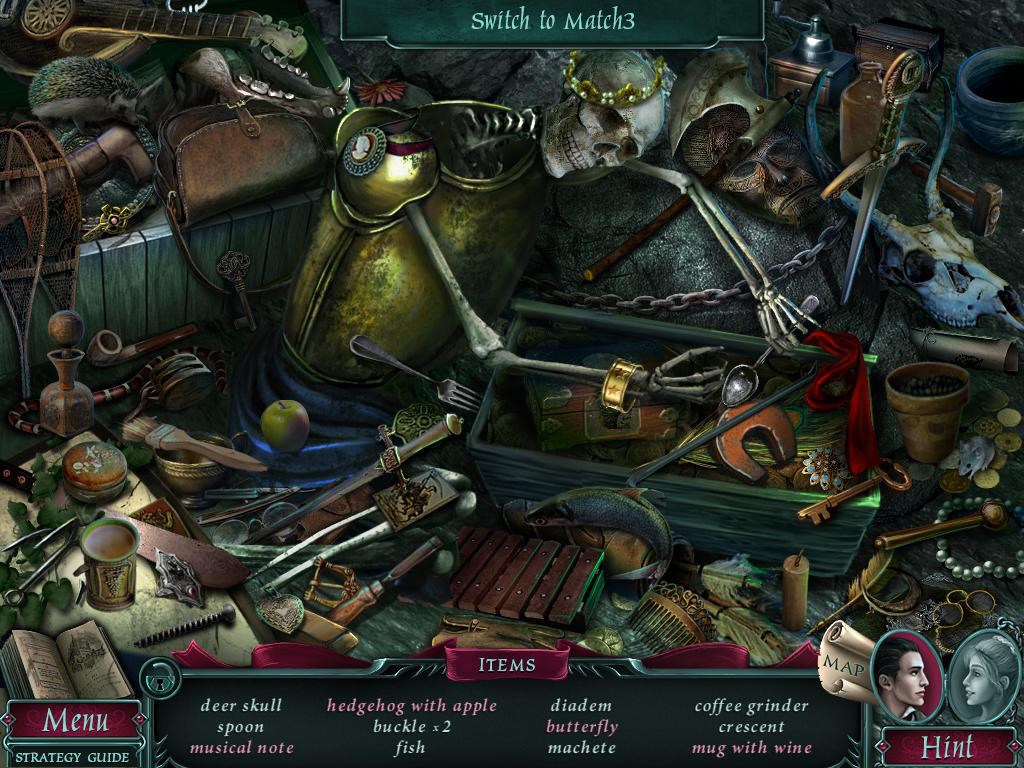The width and height of the screenshot is (1024, 768).
Task: Use the Hint button
Action: [946, 746]
